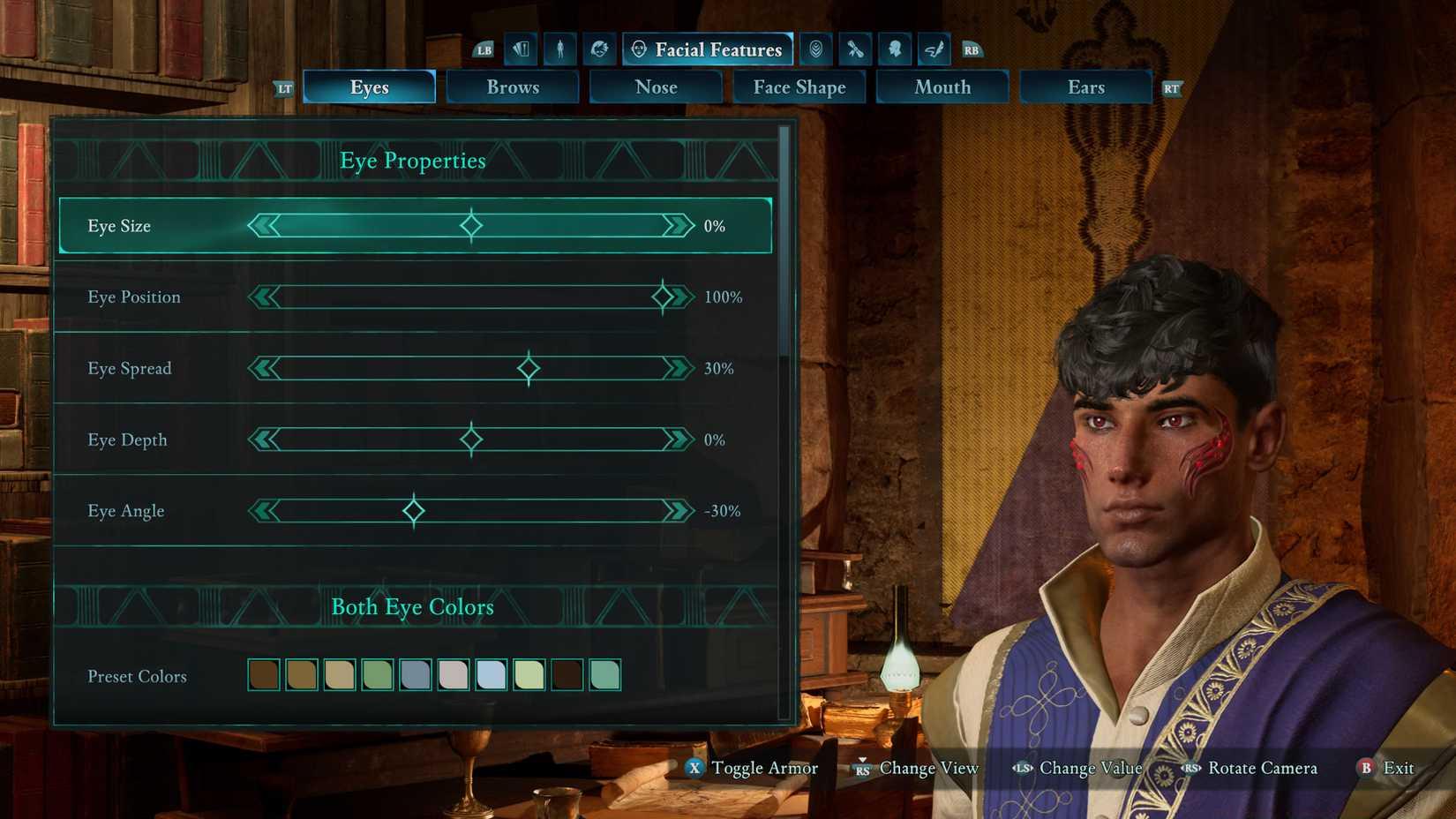Open the Ears tab
Screen dimensions: 1456x819
[1085, 86]
